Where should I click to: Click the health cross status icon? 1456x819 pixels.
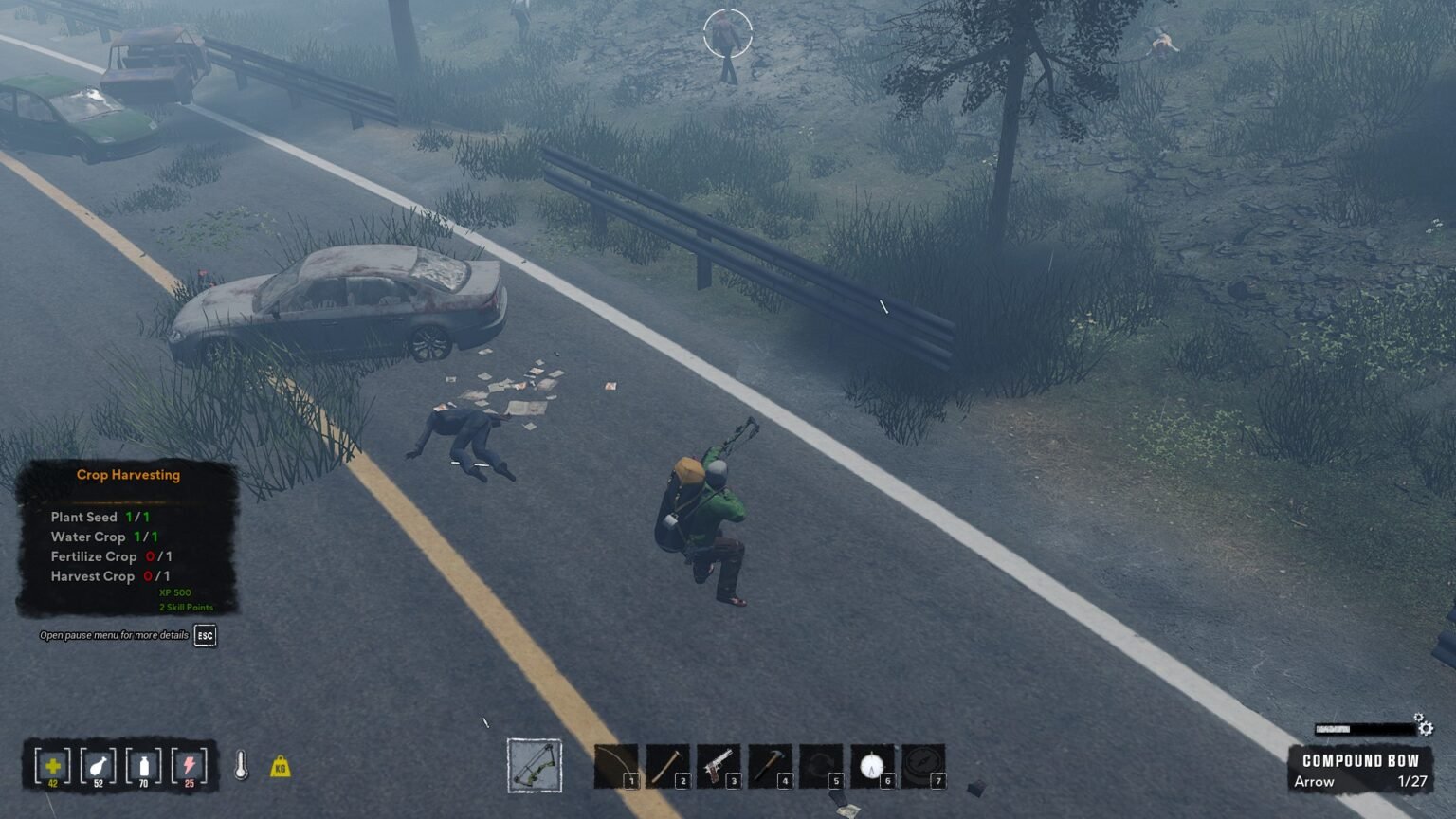tap(53, 766)
